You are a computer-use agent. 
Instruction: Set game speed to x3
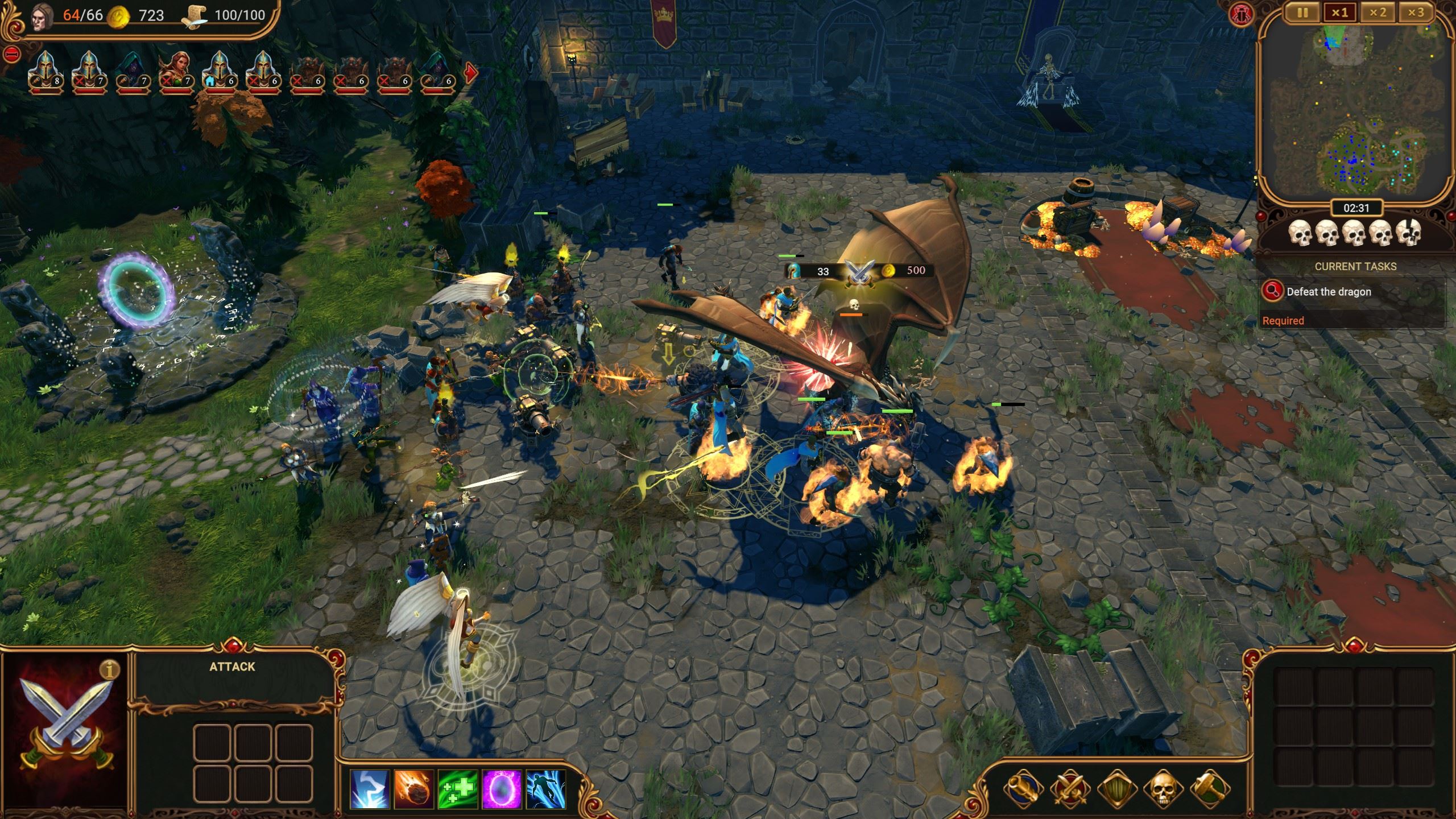(1416, 13)
